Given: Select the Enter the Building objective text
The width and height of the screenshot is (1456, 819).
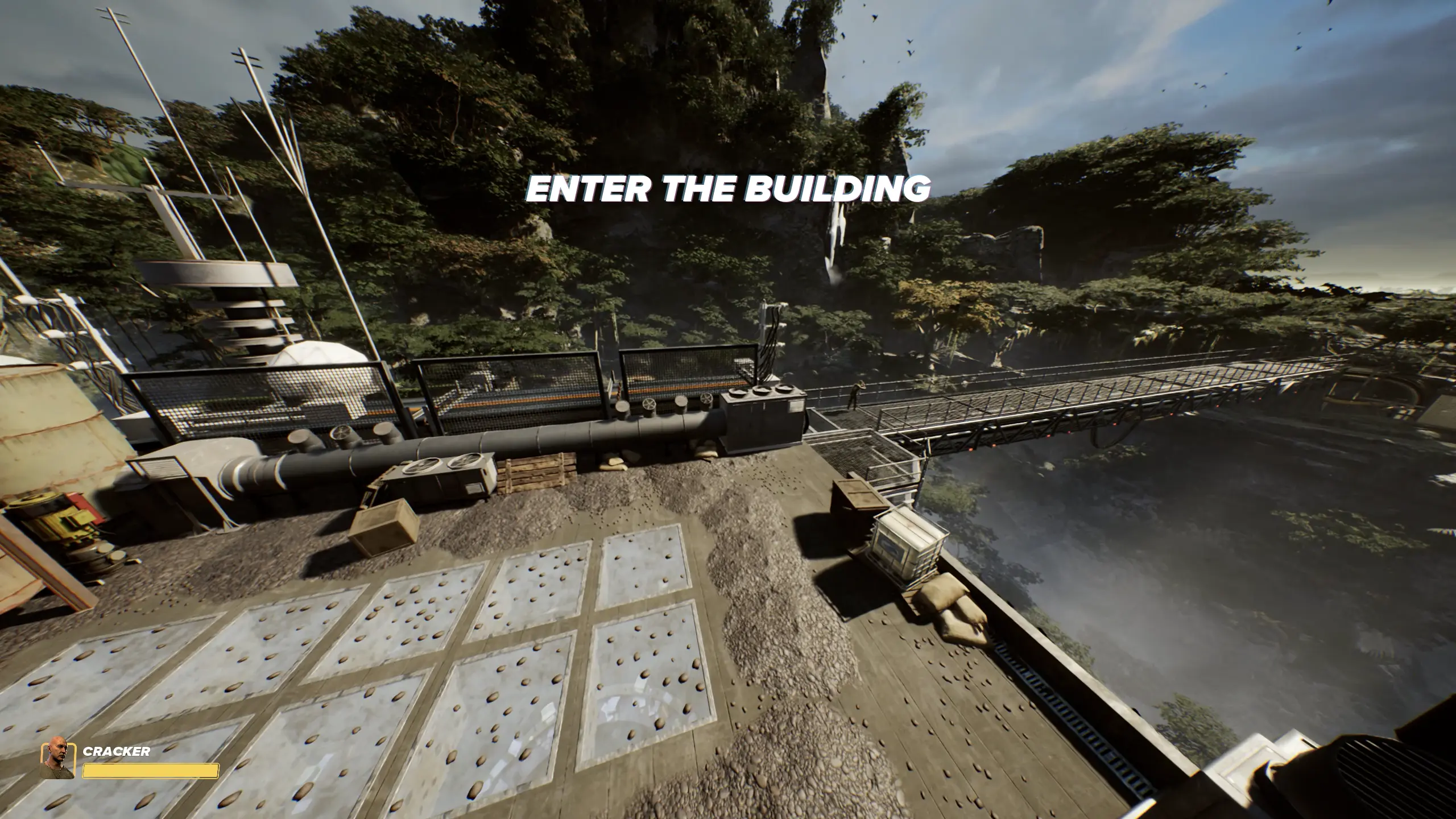Looking at the screenshot, I should (728, 188).
